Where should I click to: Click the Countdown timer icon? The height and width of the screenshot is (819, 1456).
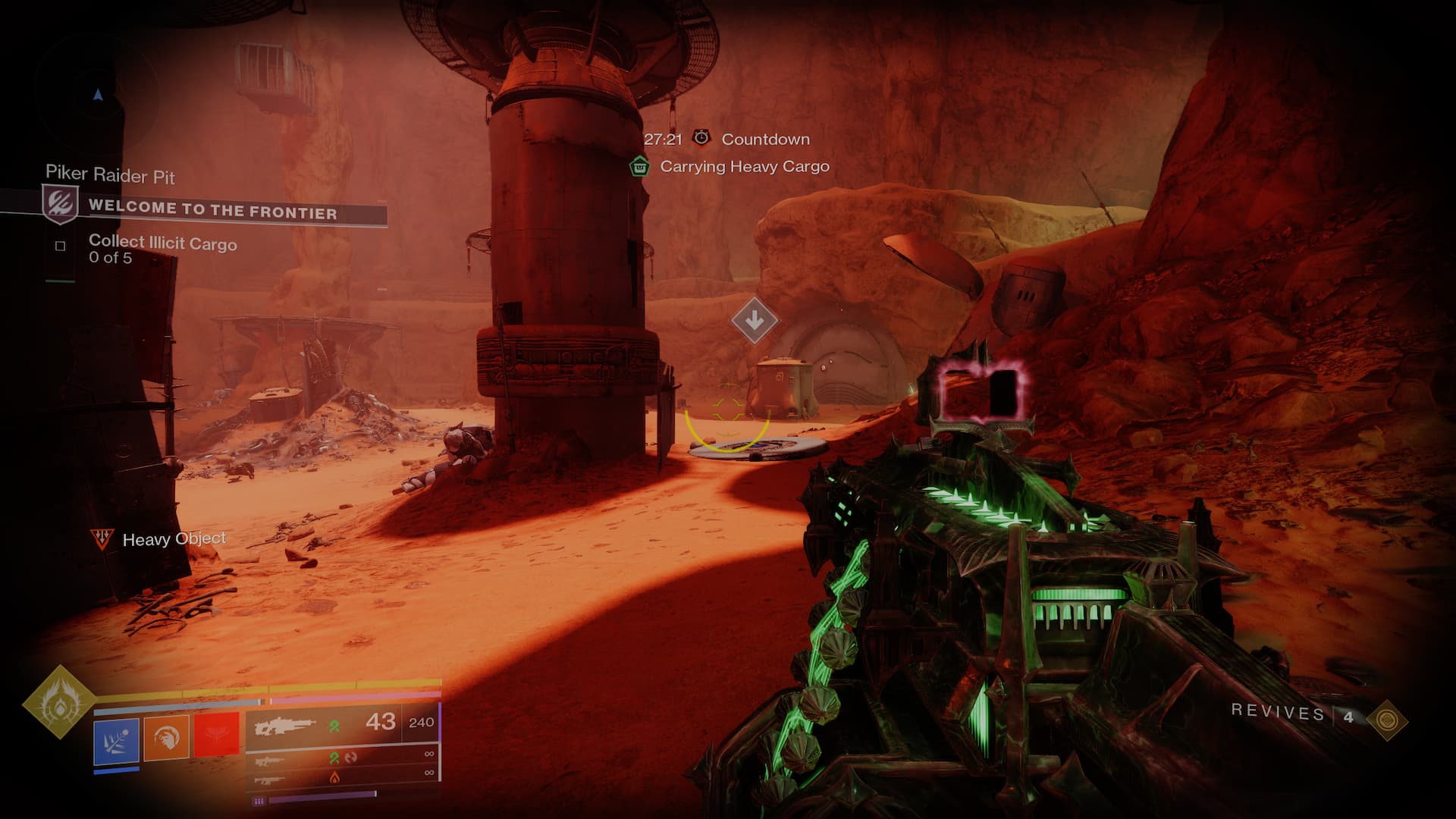tap(702, 138)
